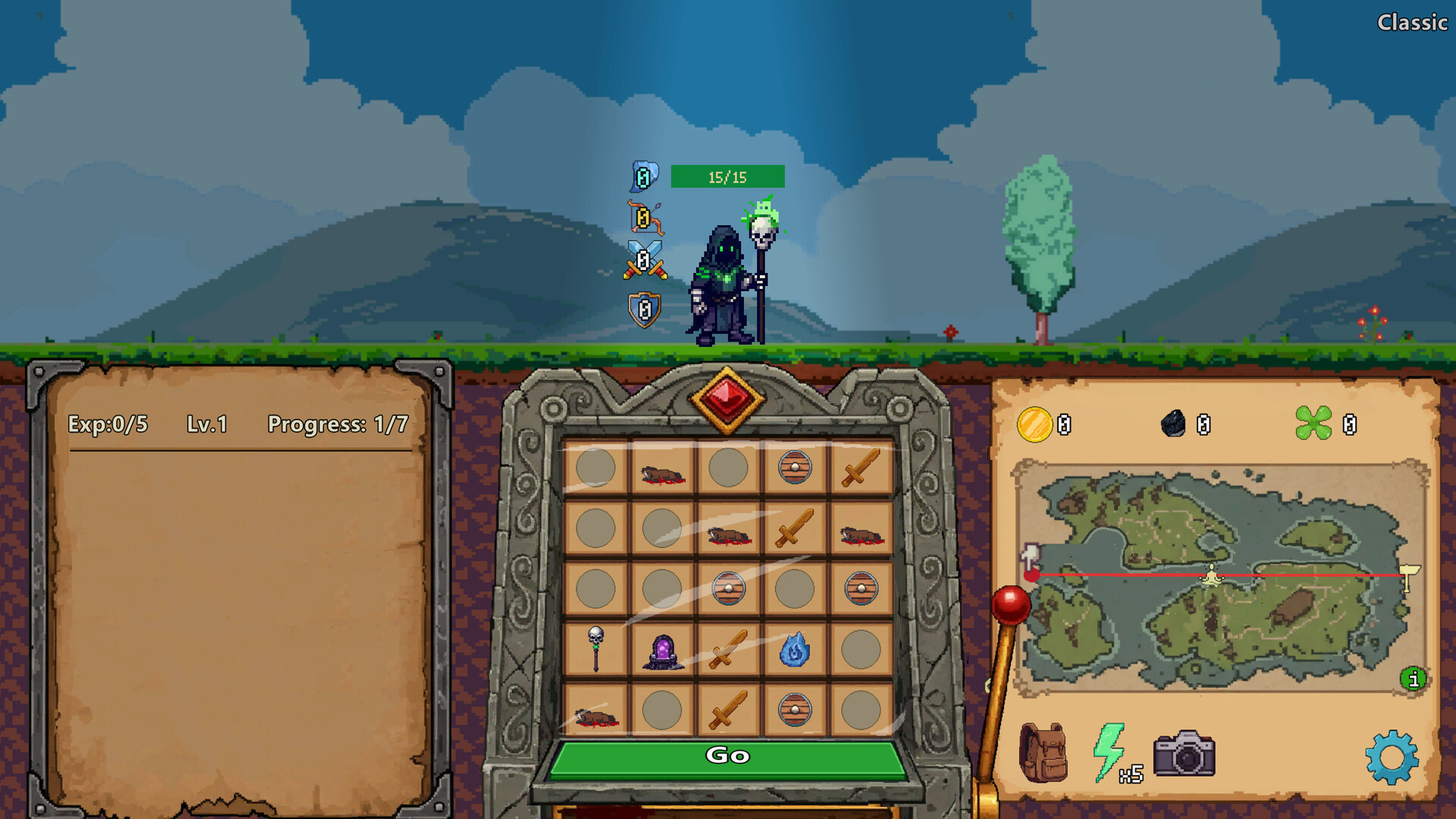The height and width of the screenshot is (819, 1456).
Task: Click the crossed swords attack stat
Action: pyautogui.click(x=644, y=259)
